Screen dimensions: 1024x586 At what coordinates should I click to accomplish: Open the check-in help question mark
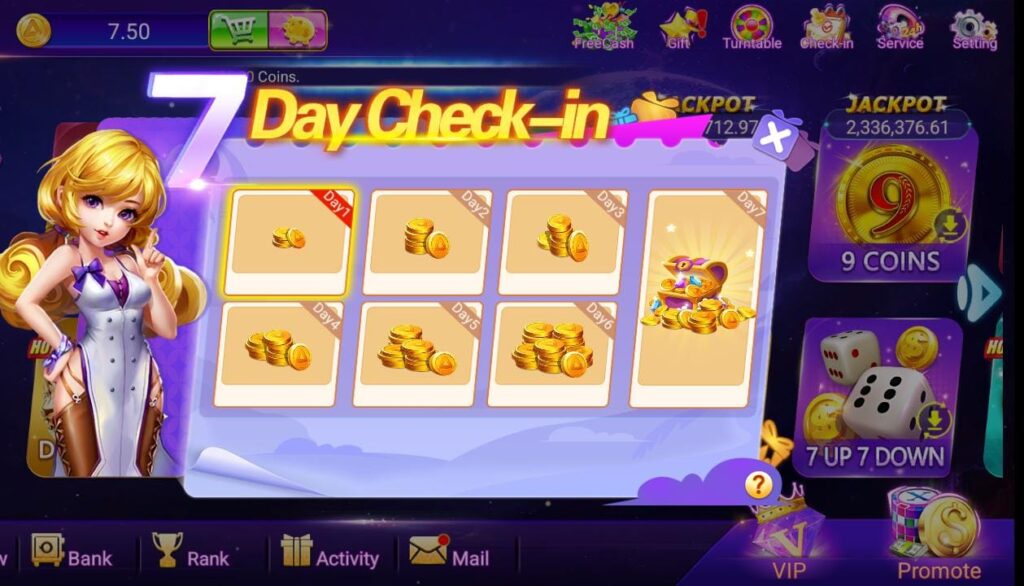pos(759,485)
